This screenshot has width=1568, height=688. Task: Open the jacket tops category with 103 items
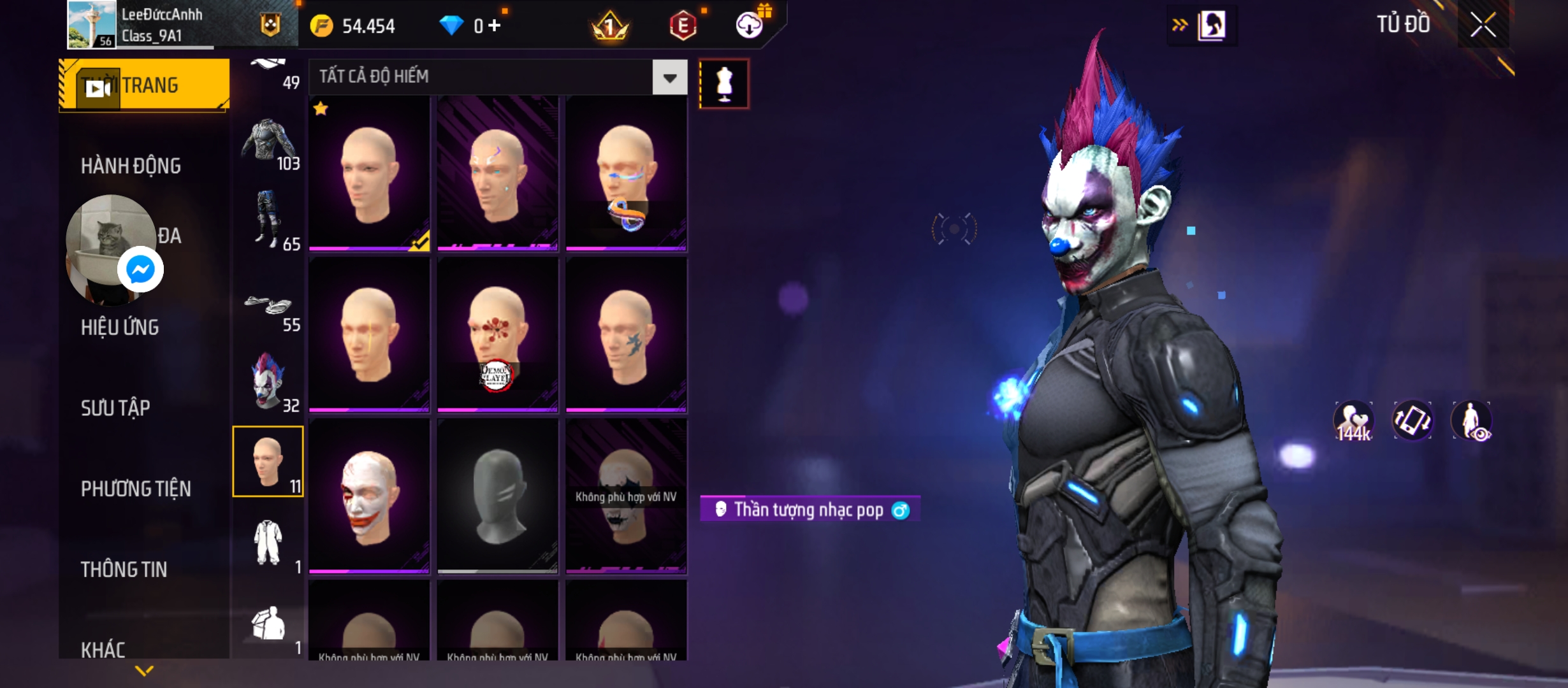point(268,143)
